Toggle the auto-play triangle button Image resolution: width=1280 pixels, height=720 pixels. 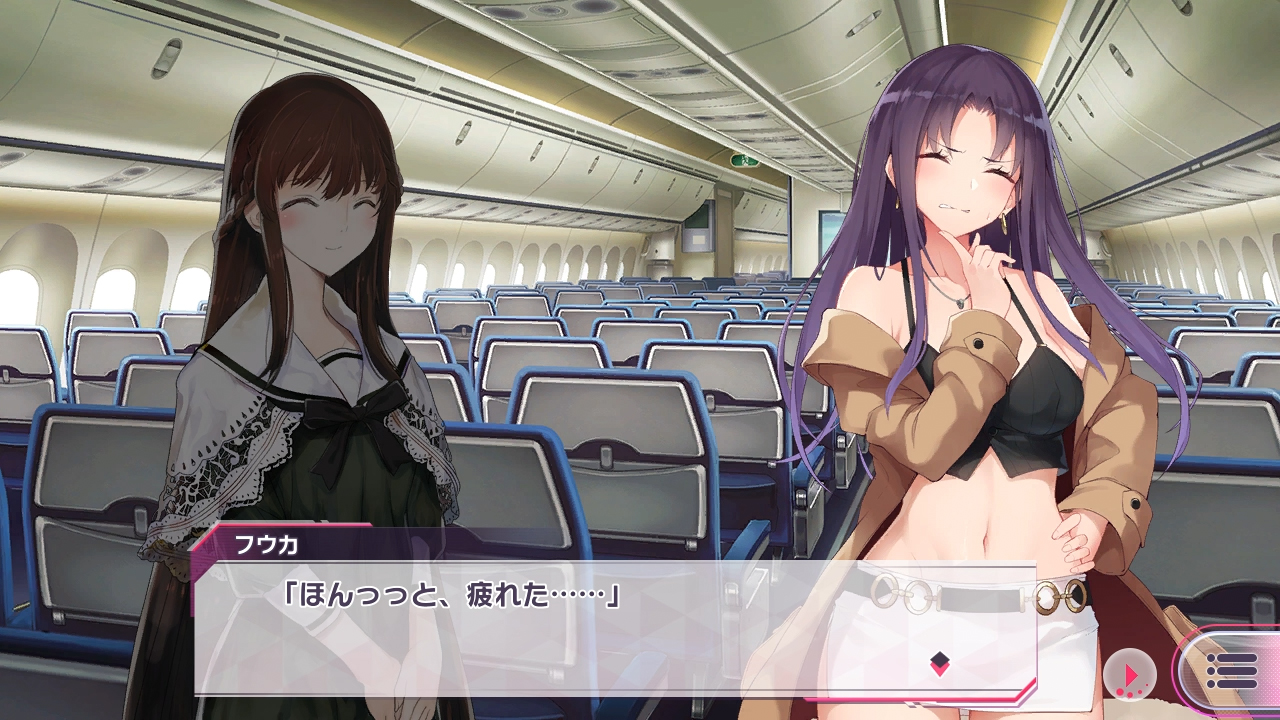1130,675
